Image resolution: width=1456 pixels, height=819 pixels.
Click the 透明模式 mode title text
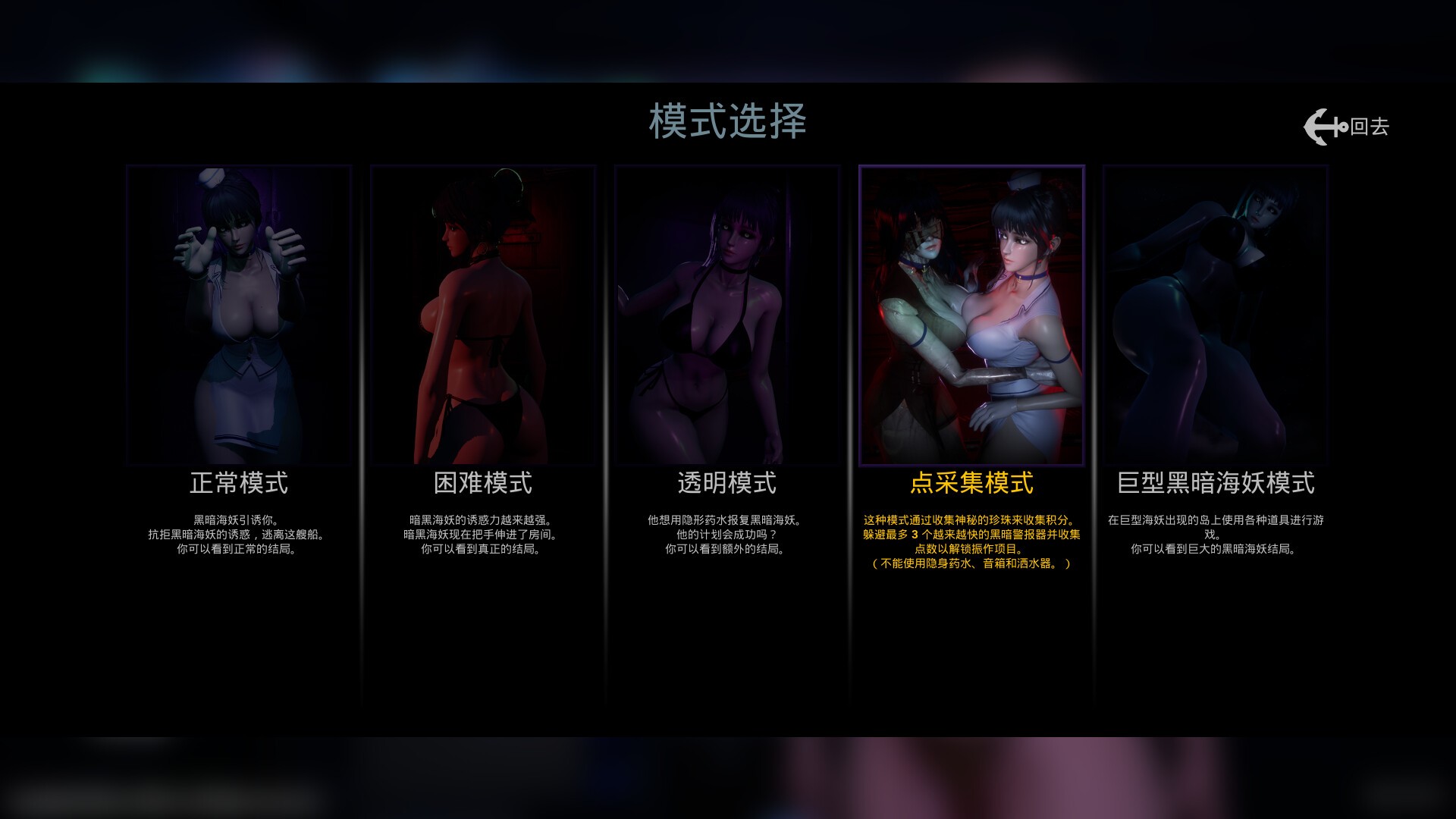727,481
